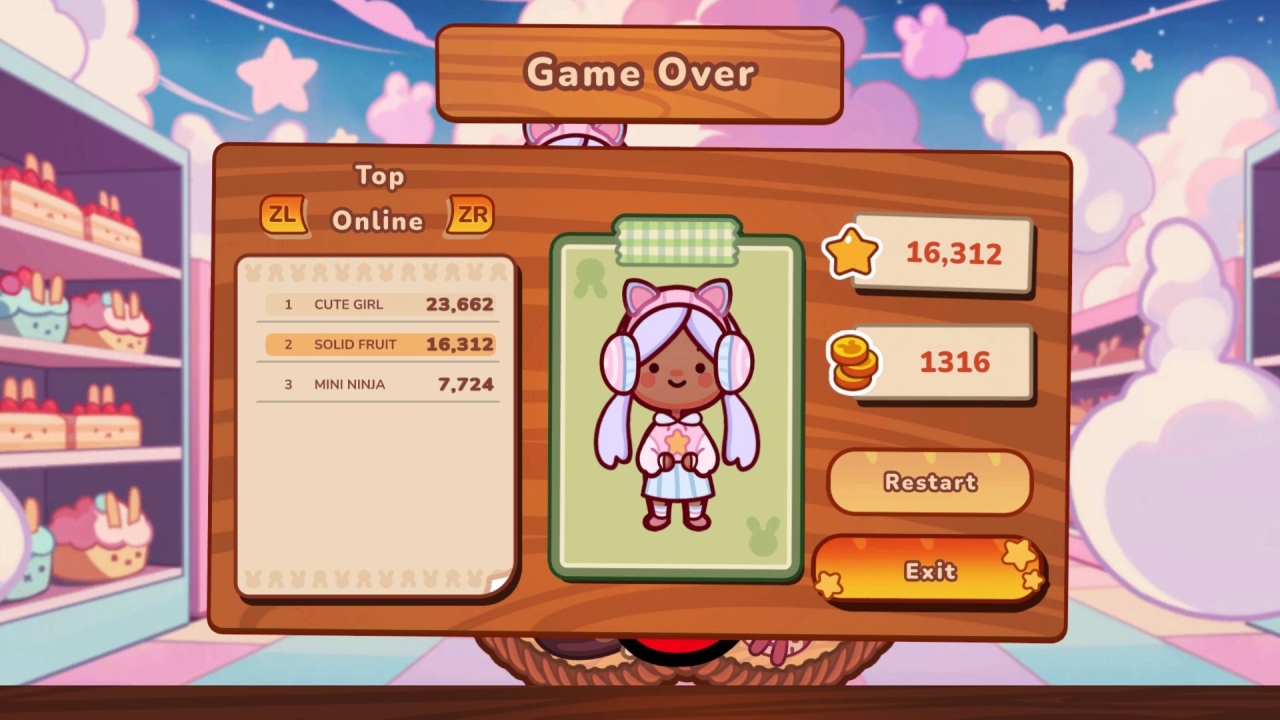
Task: Click the ZL shoulder button icon
Action: coord(283,214)
